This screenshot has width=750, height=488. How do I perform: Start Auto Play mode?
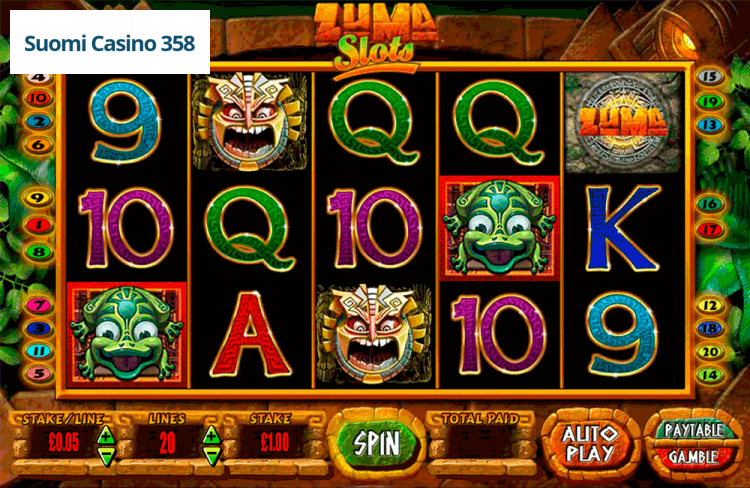(x=591, y=444)
